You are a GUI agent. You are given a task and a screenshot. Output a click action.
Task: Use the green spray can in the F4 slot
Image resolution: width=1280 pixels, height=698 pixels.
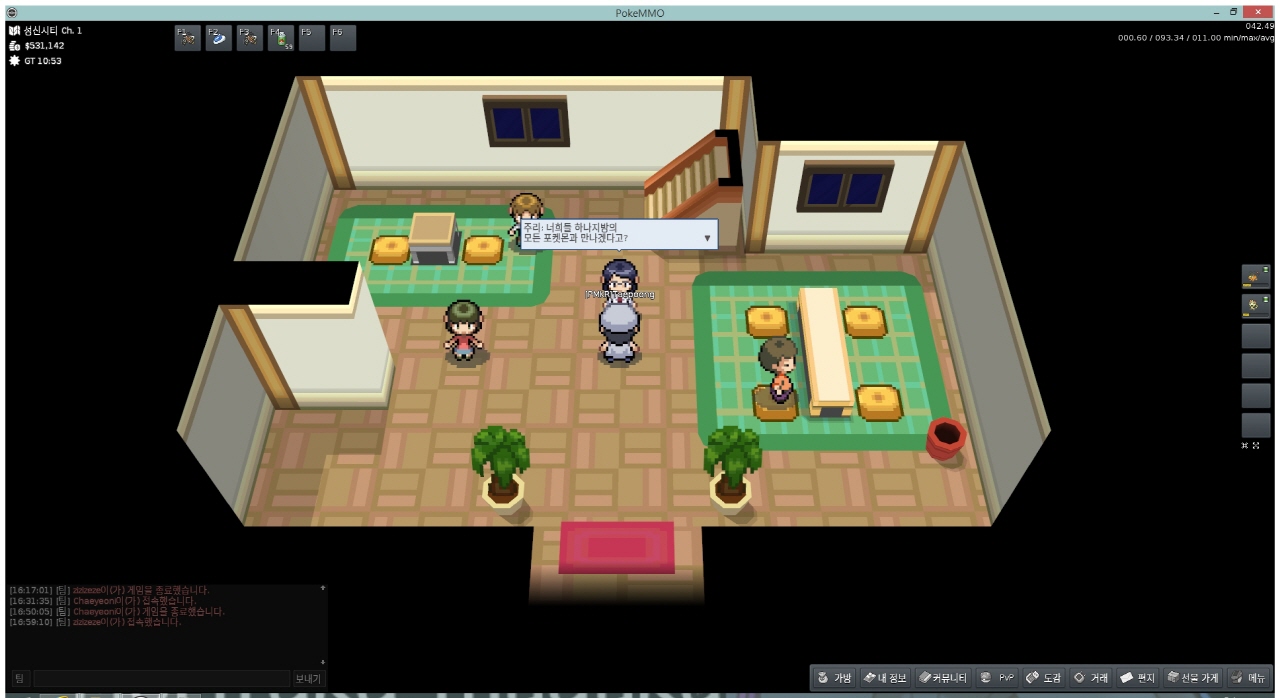tap(280, 38)
